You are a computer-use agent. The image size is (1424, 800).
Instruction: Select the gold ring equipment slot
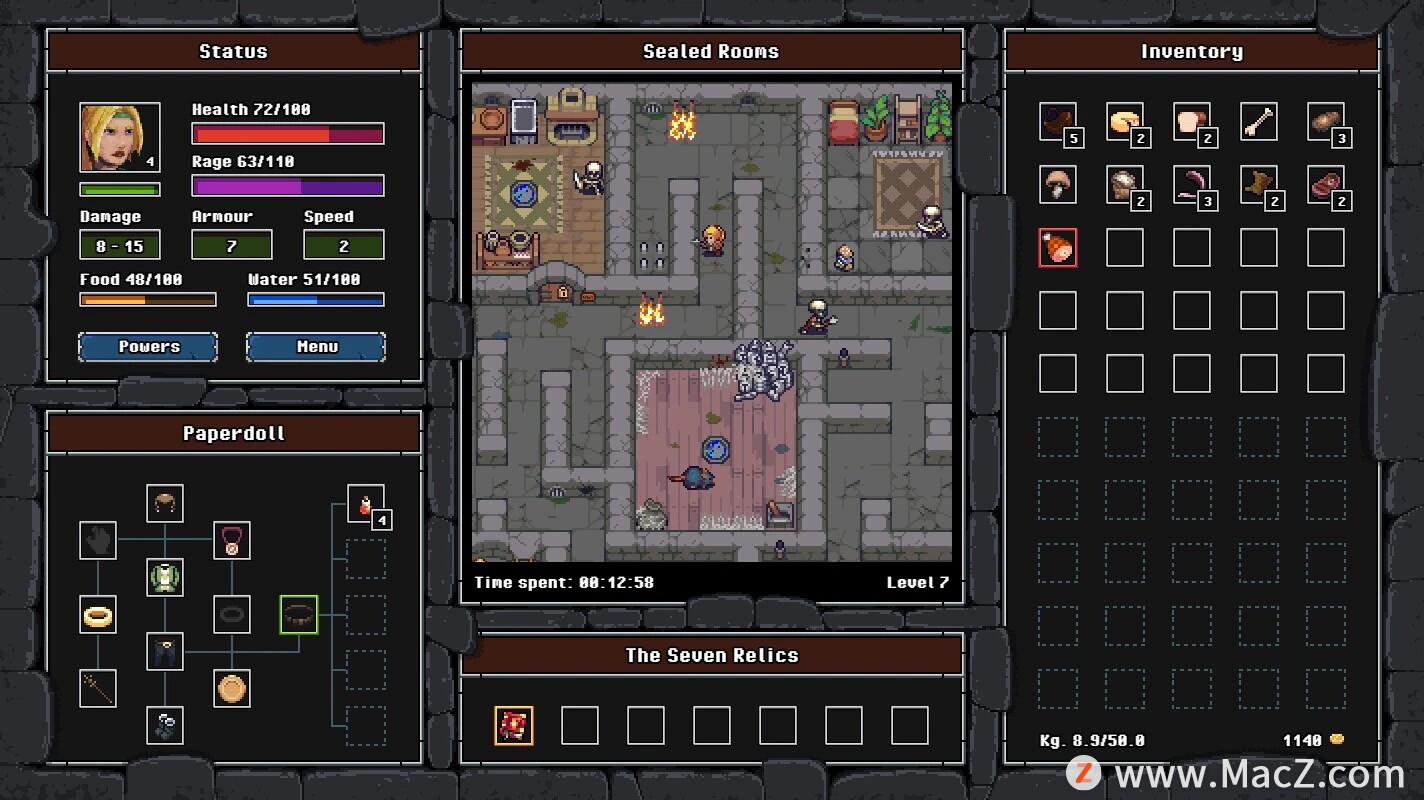(98, 614)
